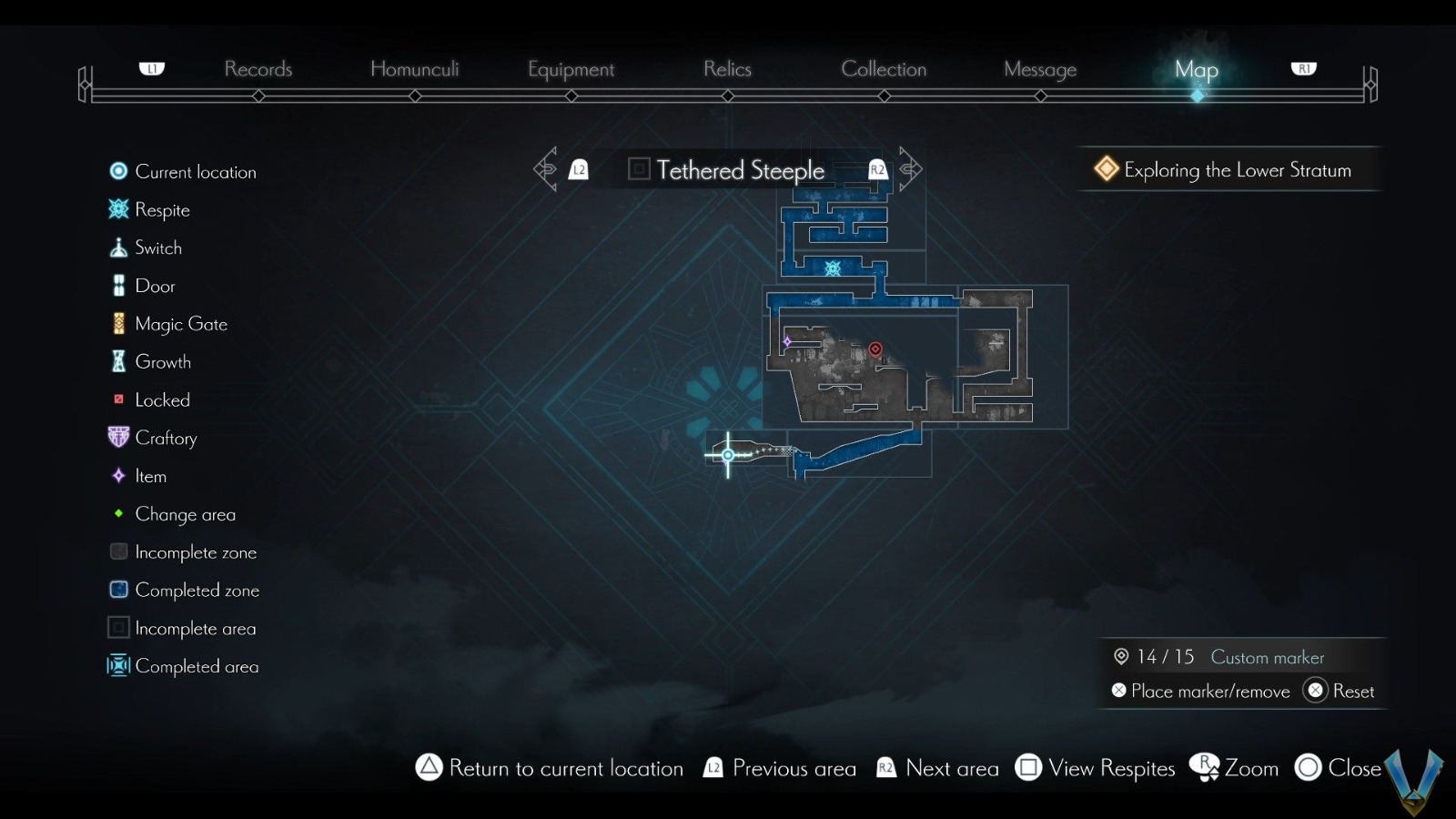Select the Respite icon in the map legend
This screenshot has height=819, width=1456.
point(117,209)
